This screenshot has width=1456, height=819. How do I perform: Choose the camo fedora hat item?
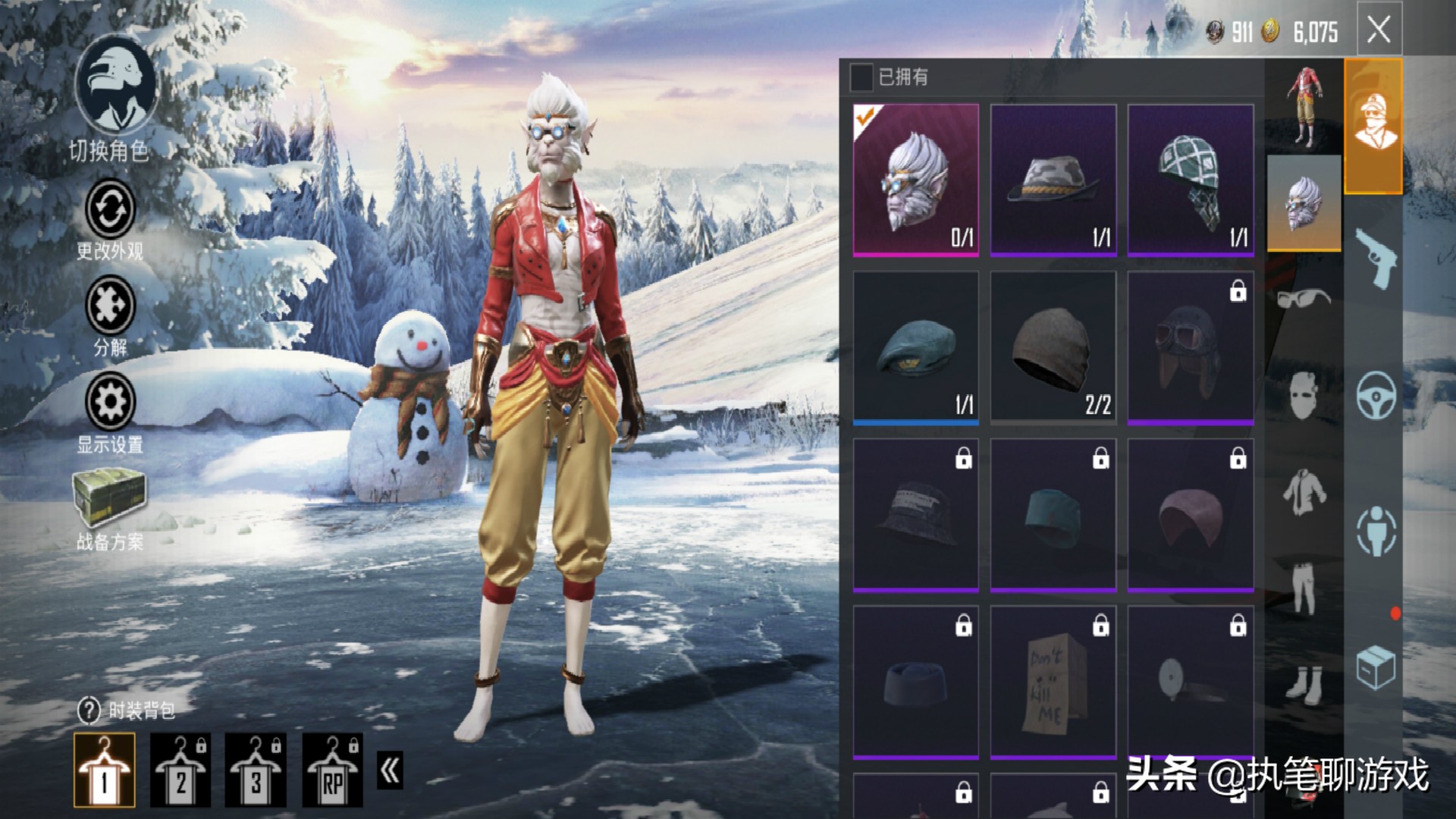click(x=1053, y=180)
